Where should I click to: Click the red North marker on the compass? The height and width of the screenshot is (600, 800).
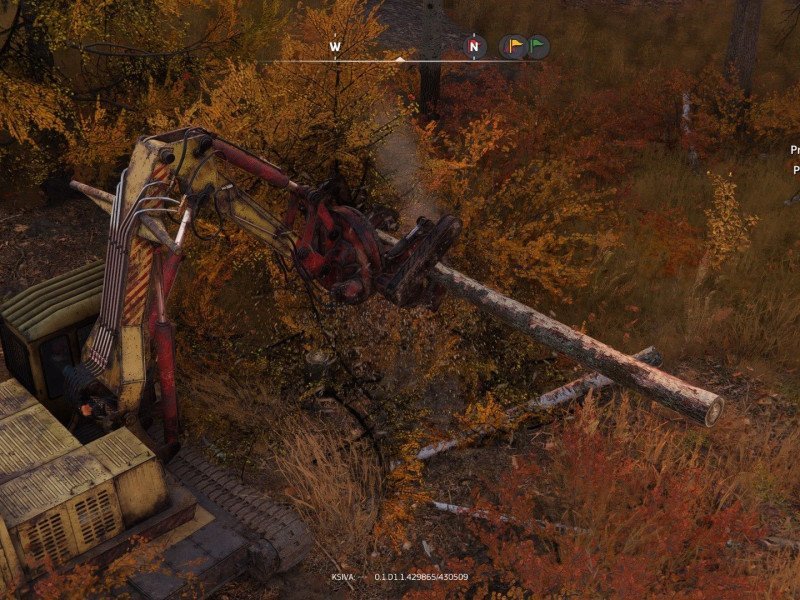click(476, 46)
